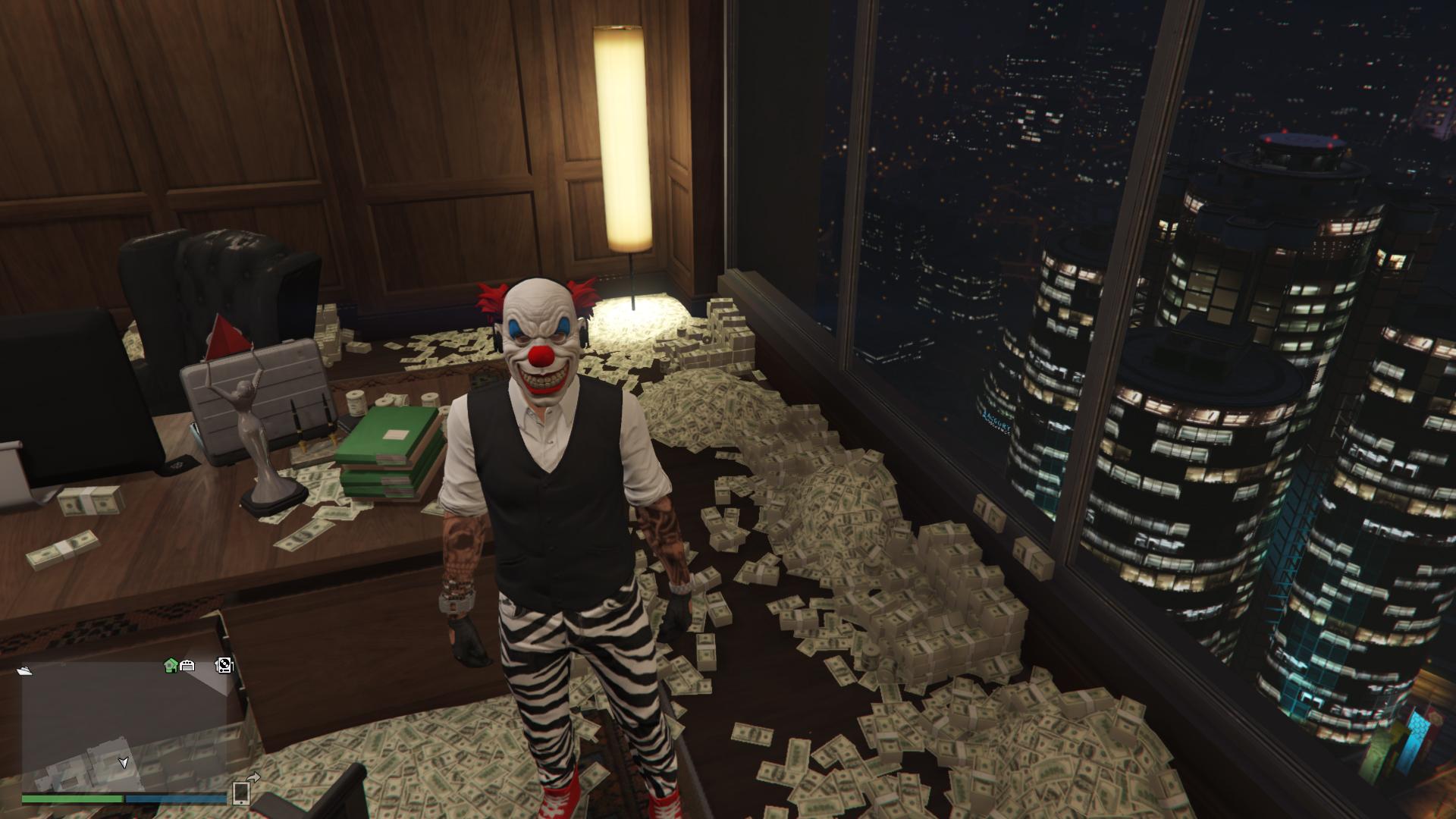
Task: Select the yacht blip on minimap
Action: (25, 670)
